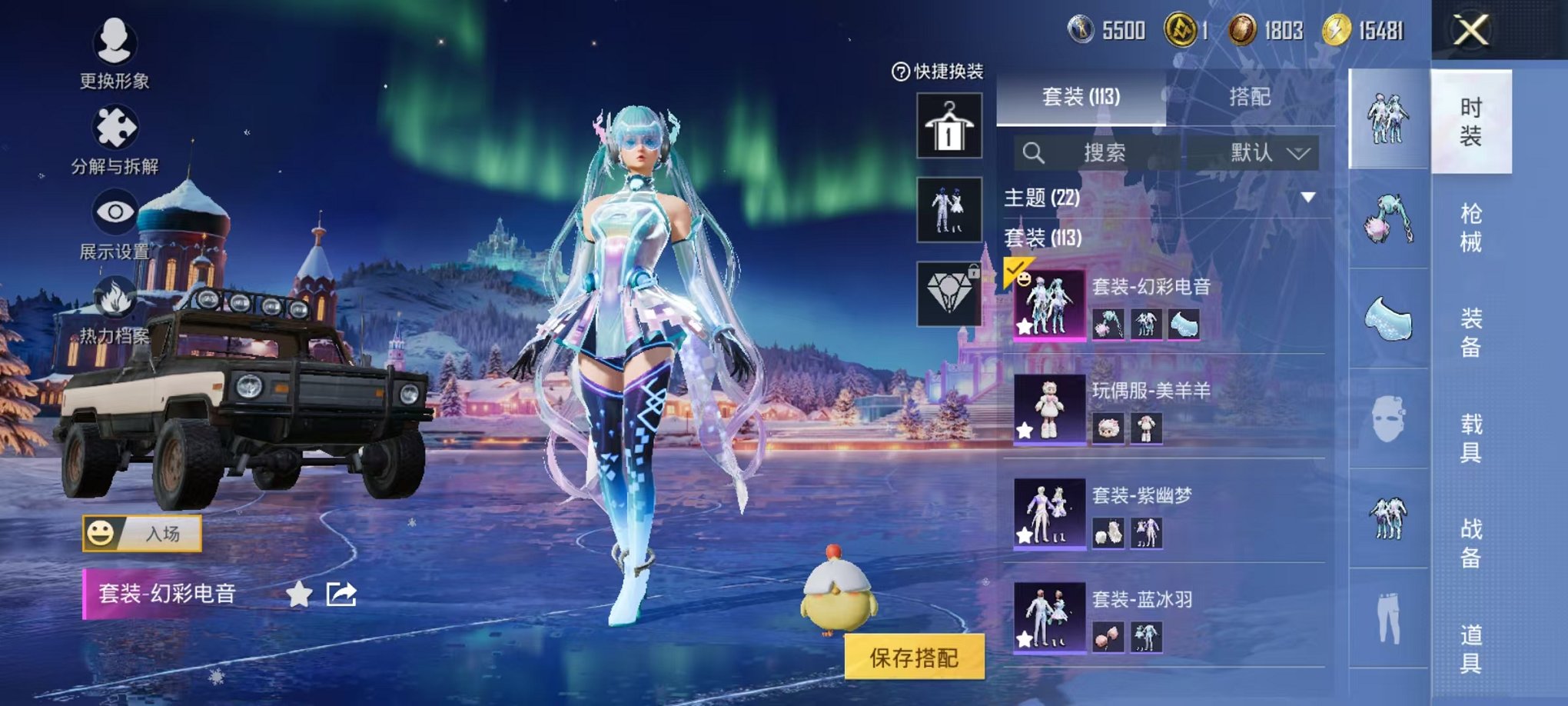Select the quick-outfit hanger slot 1
This screenshot has width=1568, height=706.
948,125
